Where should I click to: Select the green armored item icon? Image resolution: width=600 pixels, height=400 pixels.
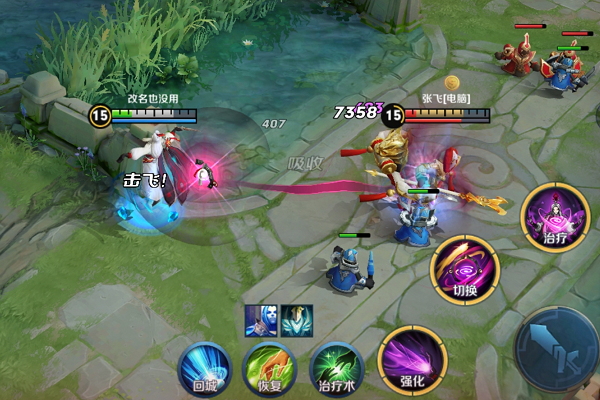click(x=297, y=320)
